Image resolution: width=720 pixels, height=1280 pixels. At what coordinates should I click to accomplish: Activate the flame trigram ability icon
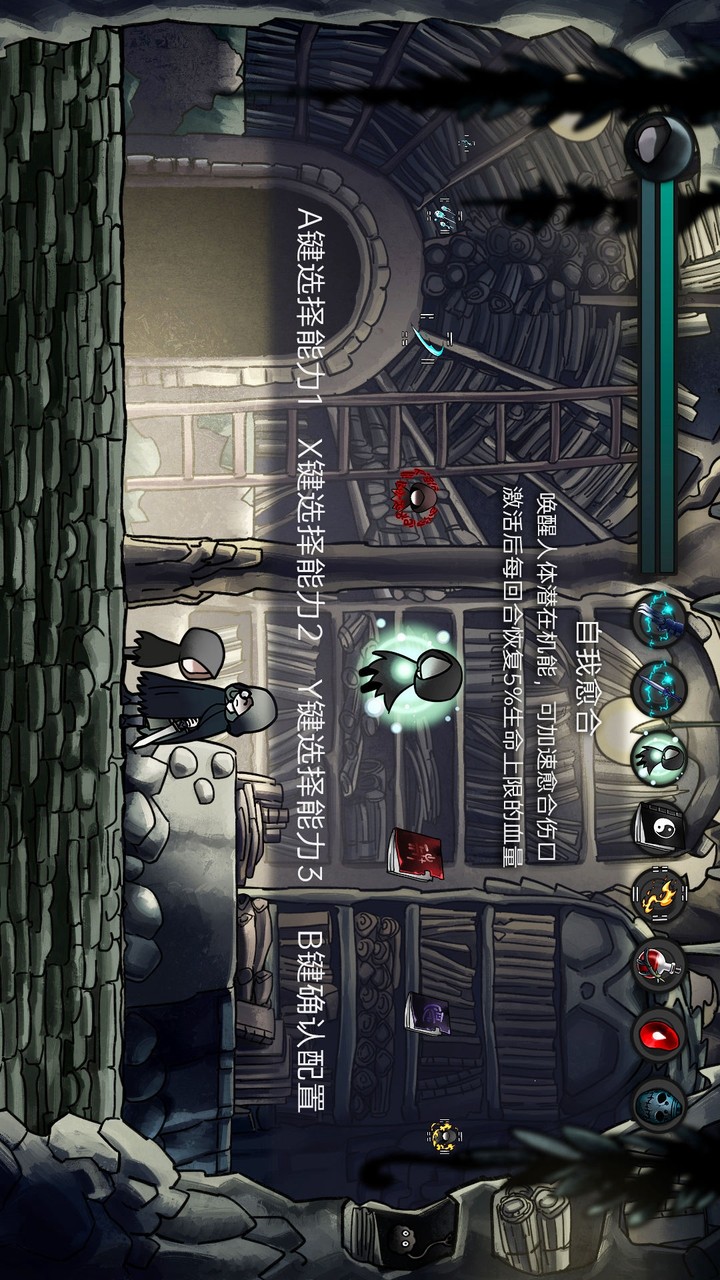(659, 895)
